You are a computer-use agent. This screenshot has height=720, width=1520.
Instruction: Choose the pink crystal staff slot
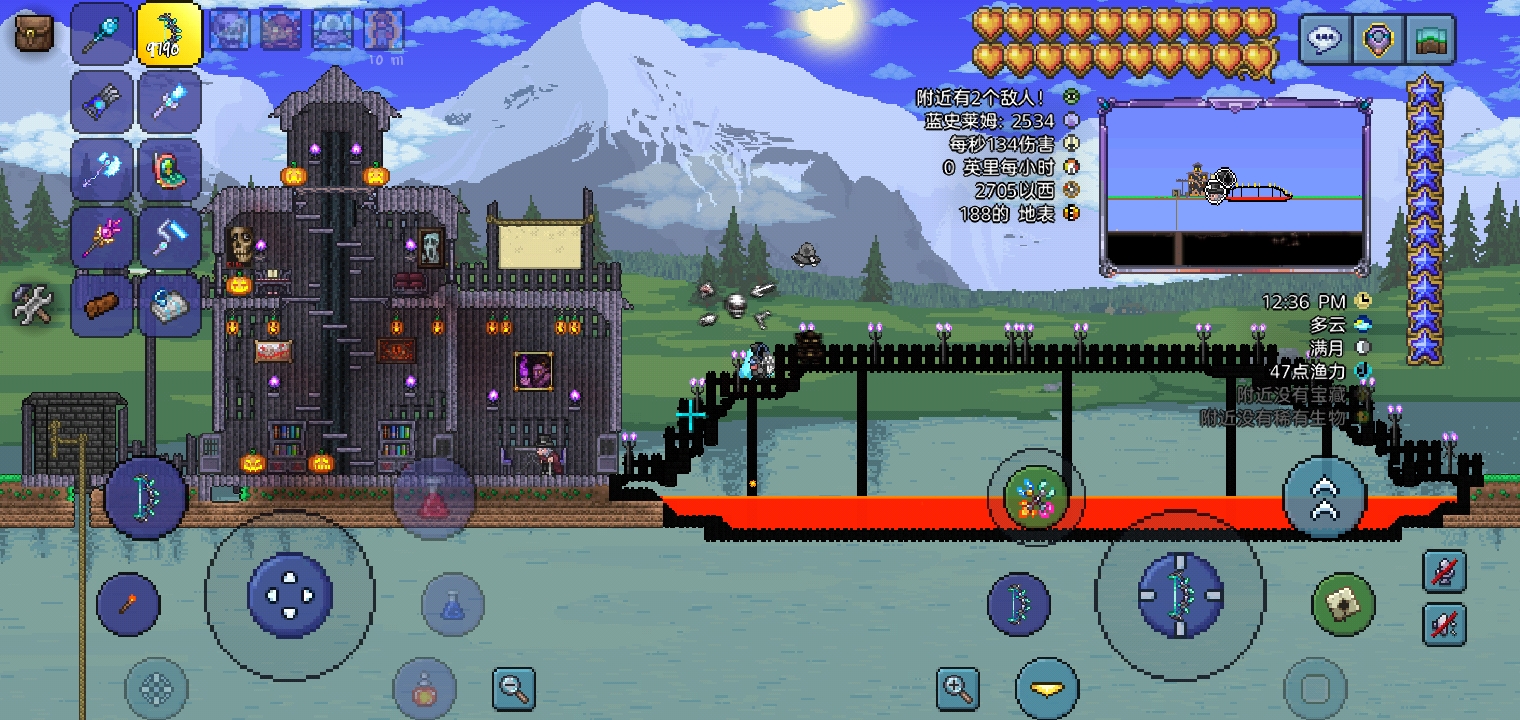102,237
